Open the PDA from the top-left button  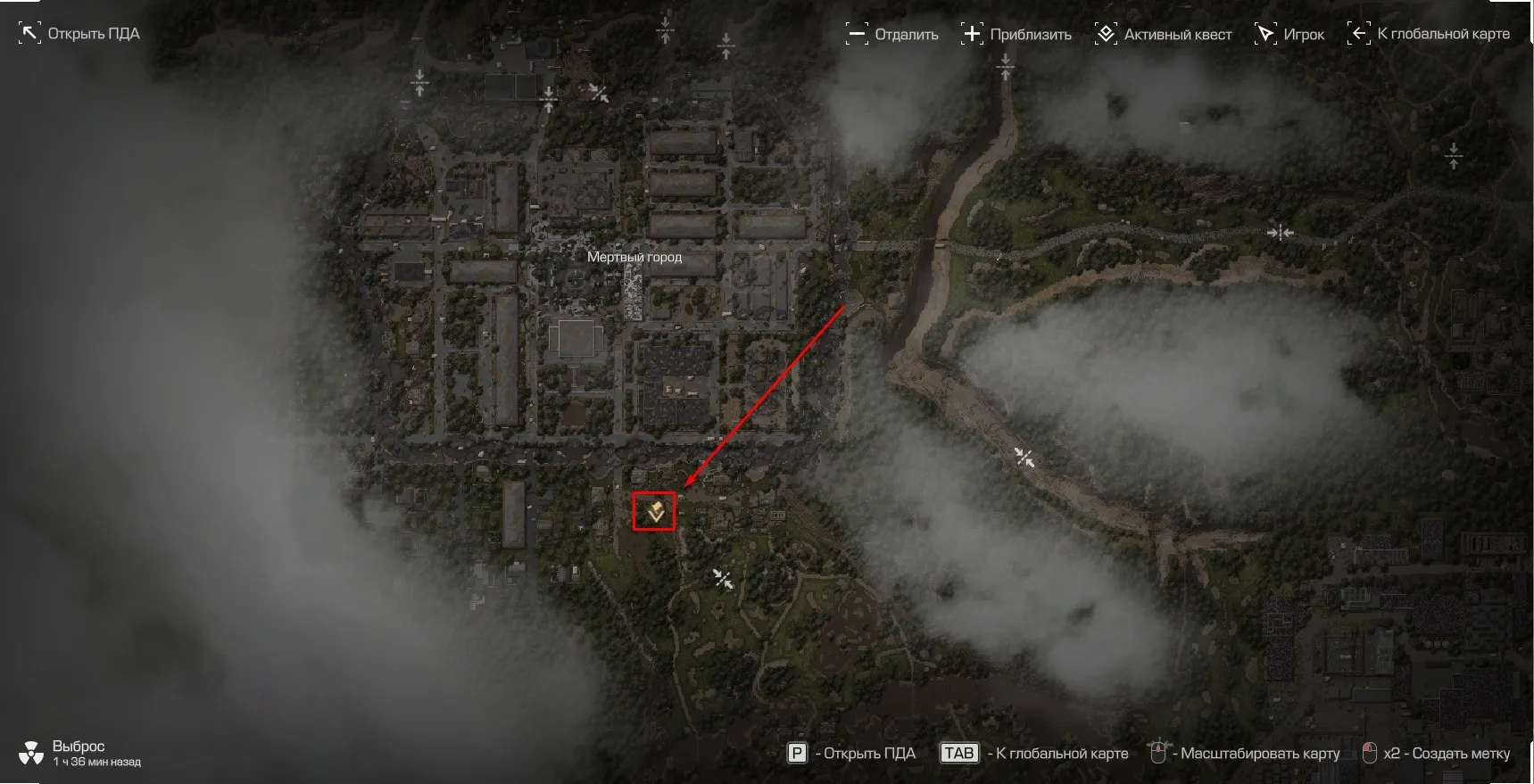click(79, 34)
